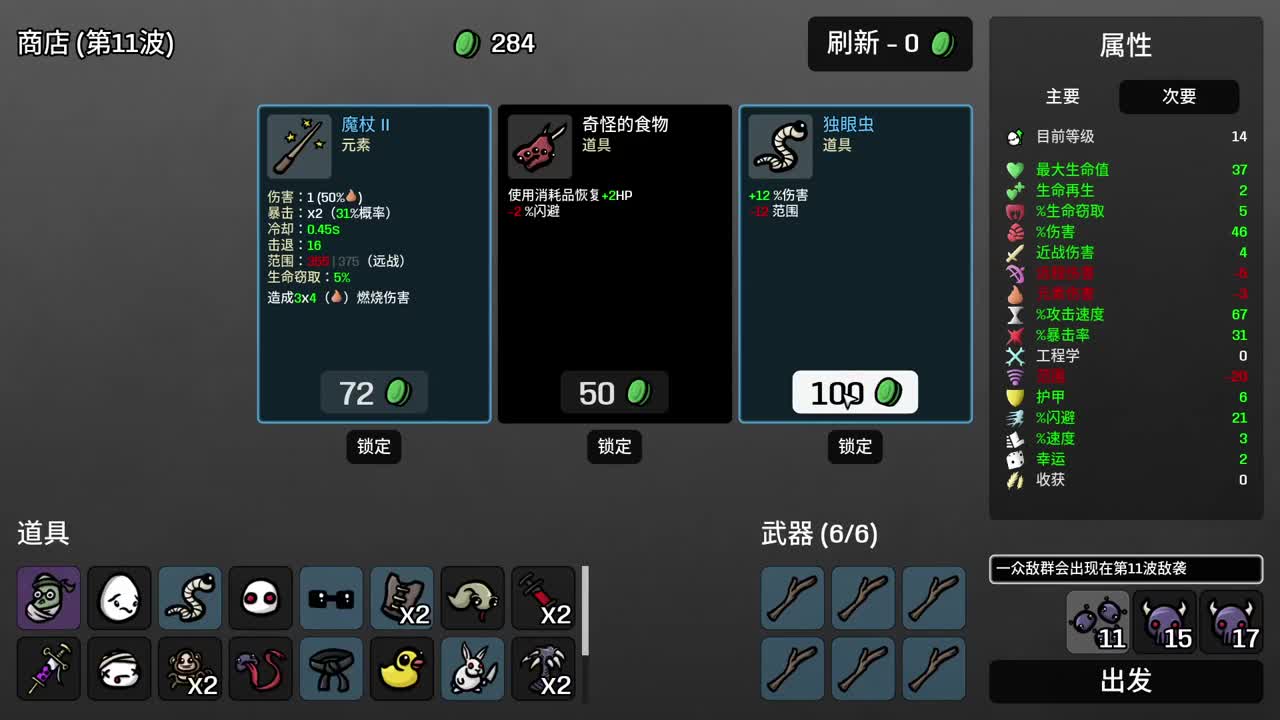Viewport: 1280px width, 720px height.
Task: Select the rabbit with knife item icon
Action: pos(472,669)
